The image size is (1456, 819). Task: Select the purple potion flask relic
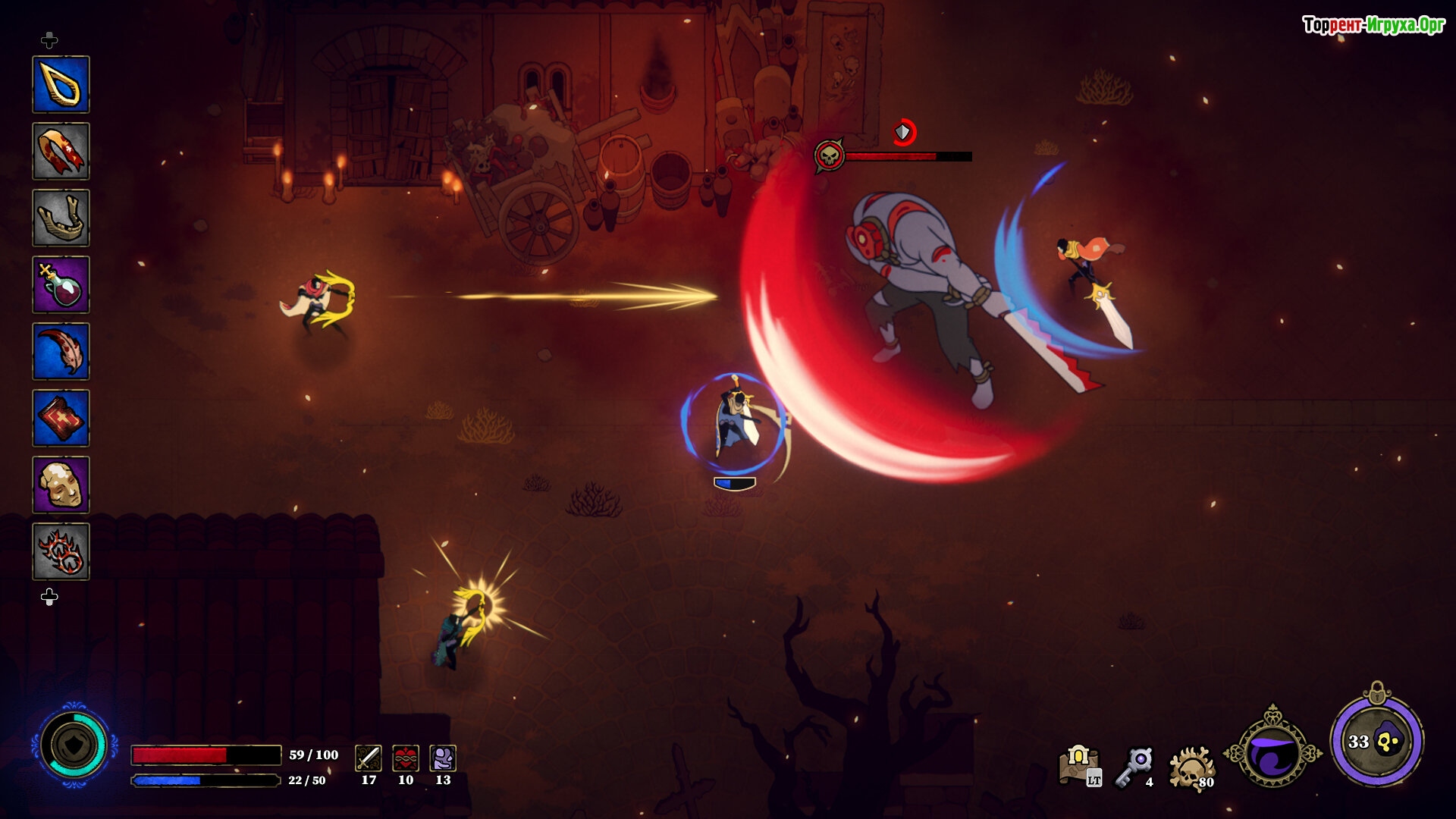pyautogui.click(x=61, y=284)
